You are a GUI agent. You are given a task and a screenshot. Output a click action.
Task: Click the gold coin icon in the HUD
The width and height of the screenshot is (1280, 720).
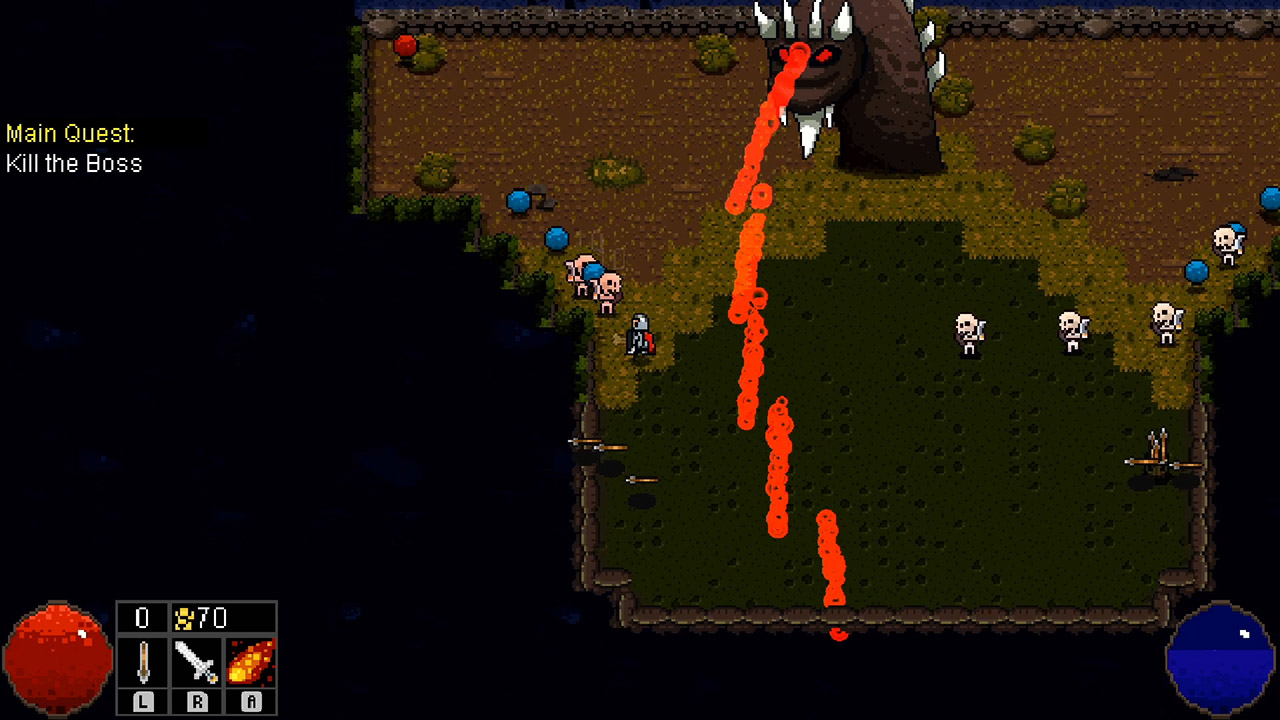pos(183,618)
